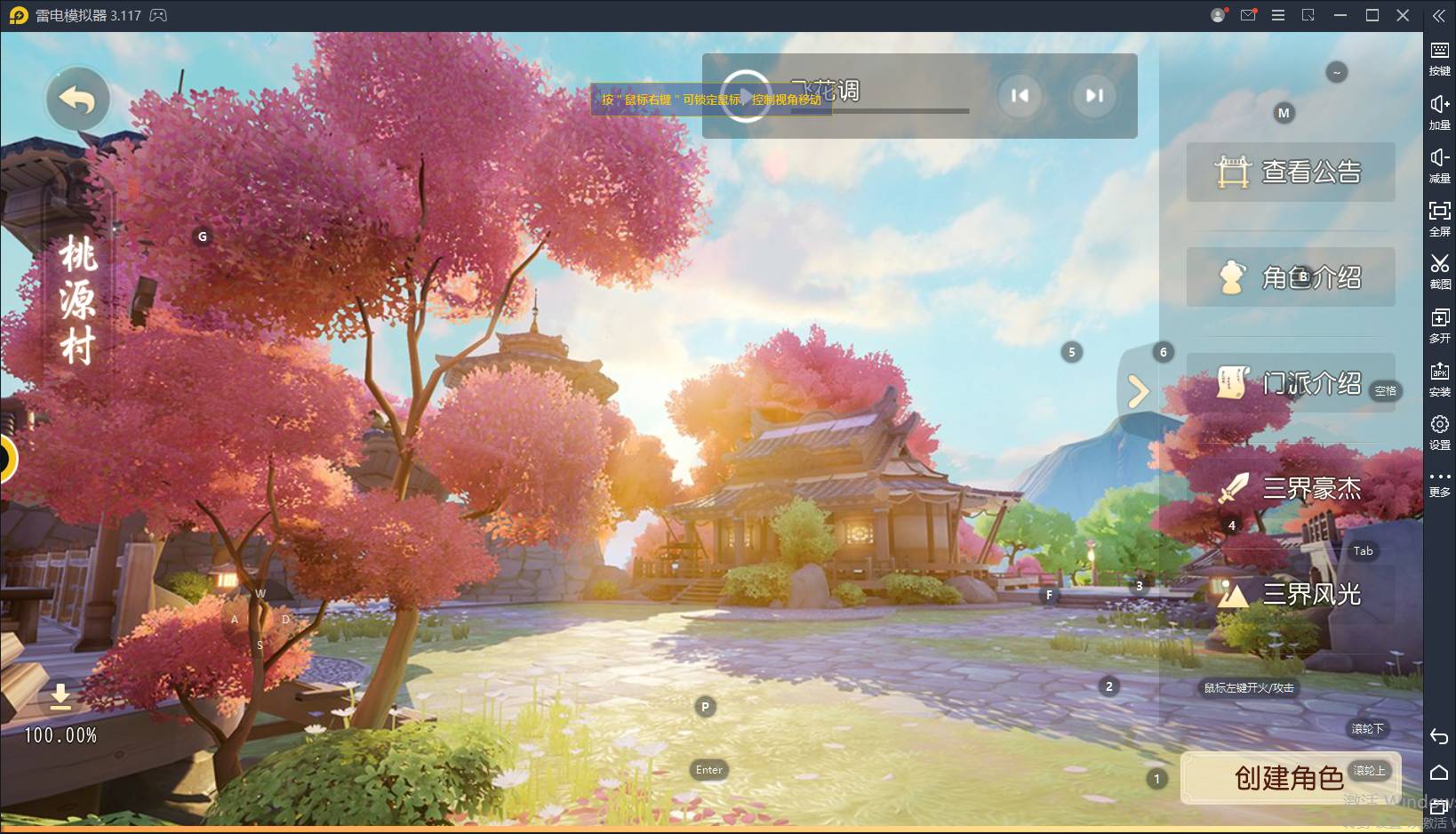Select the 三界豪杰 menu entry

point(1290,488)
